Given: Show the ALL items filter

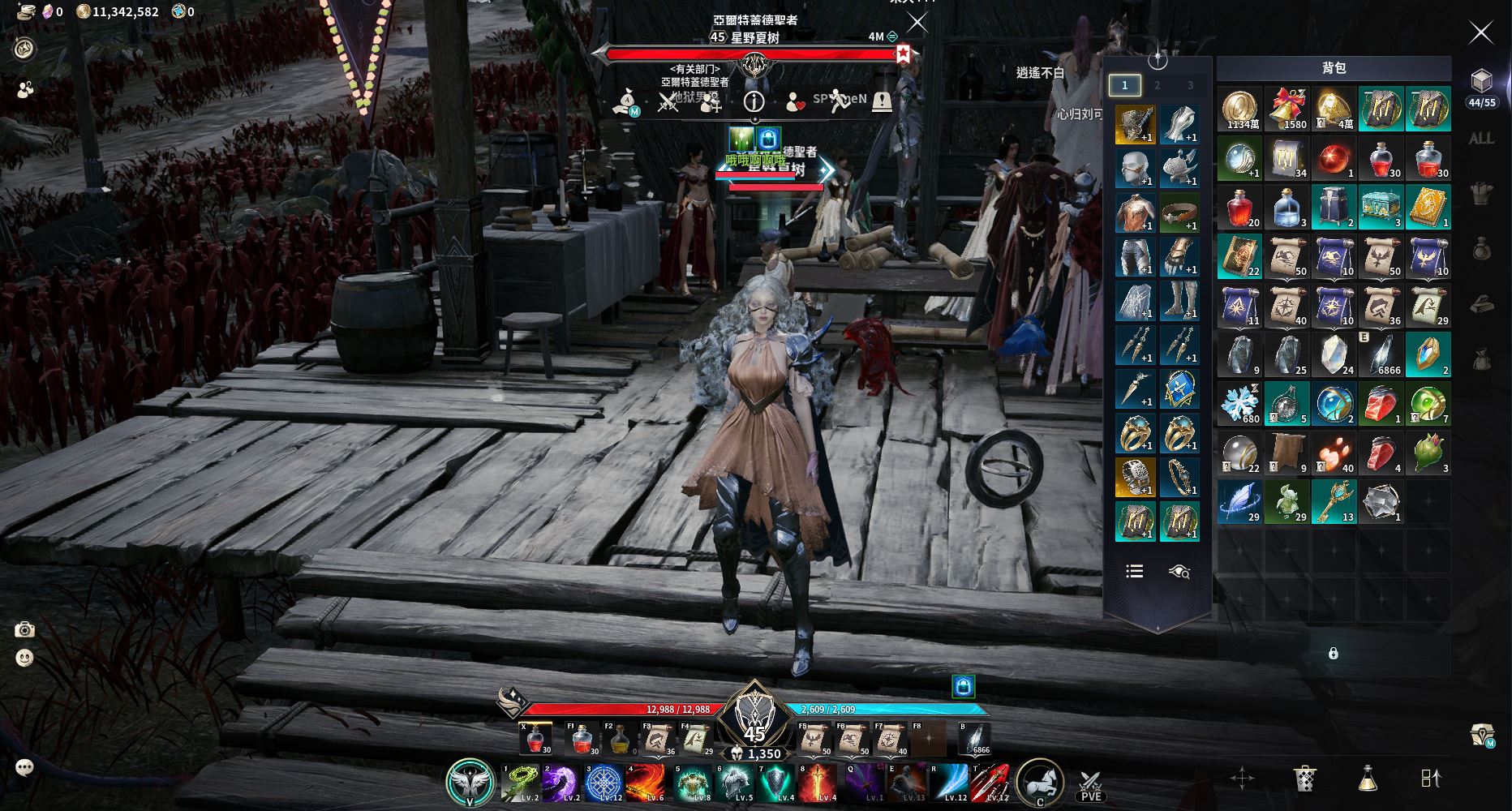Looking at the screenshot, I should [x=1481, y=139].
